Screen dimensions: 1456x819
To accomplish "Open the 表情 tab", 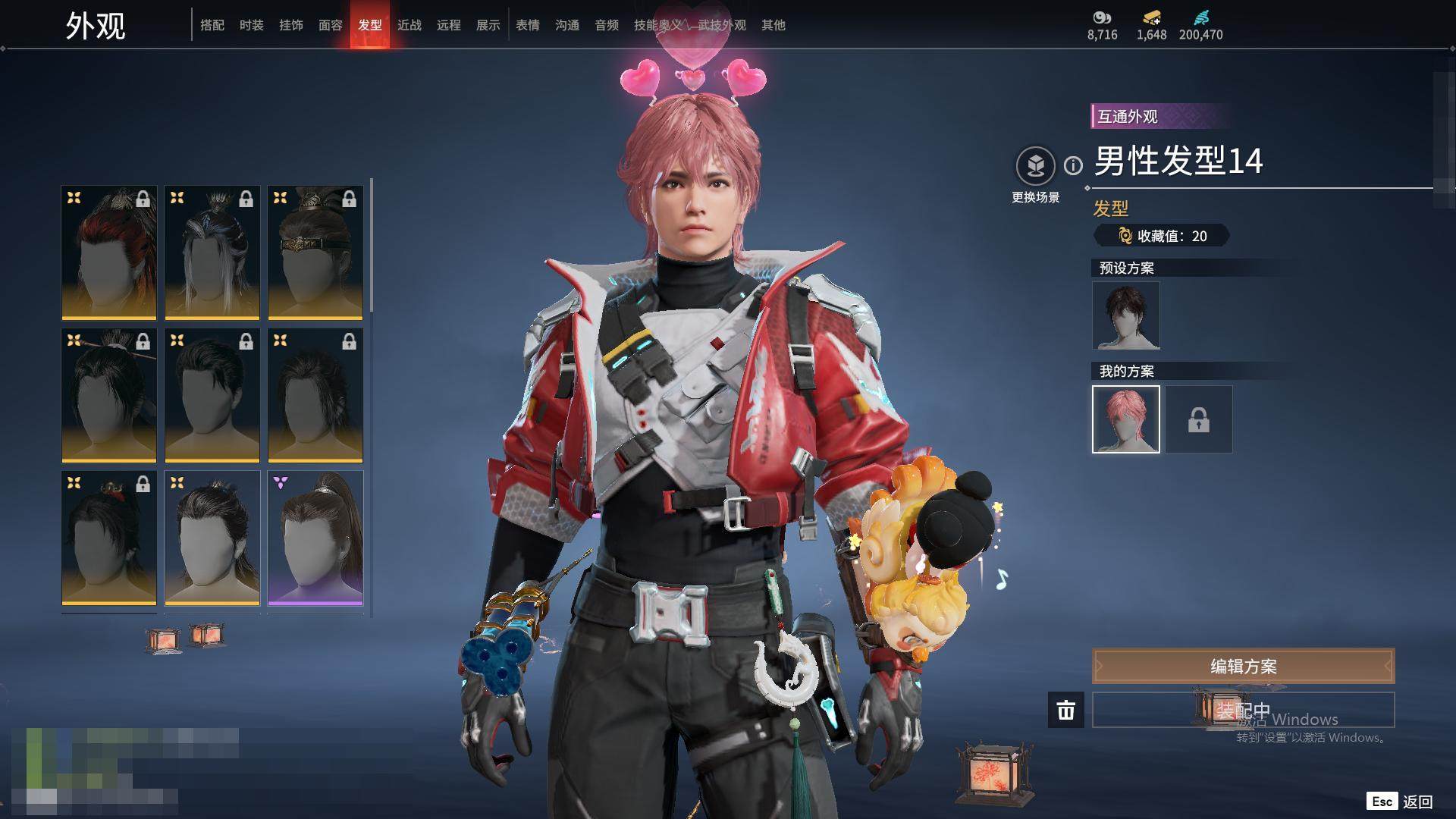I will tap(528, 25).
